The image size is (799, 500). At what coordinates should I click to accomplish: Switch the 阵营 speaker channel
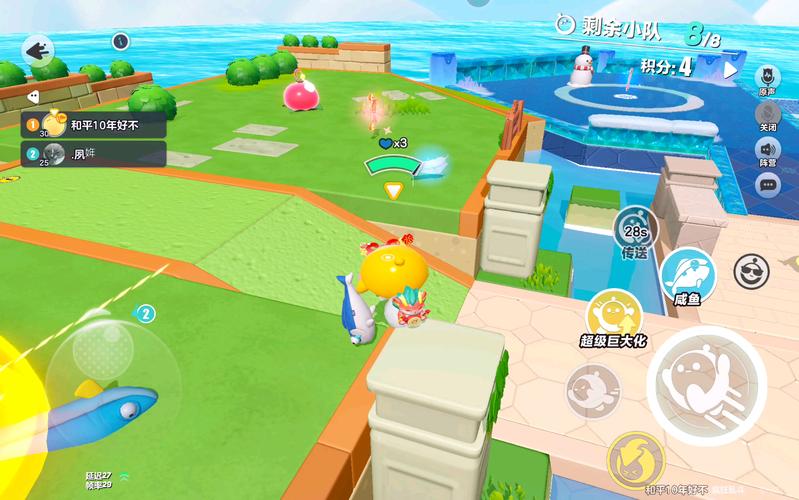(x=768, y=151)
